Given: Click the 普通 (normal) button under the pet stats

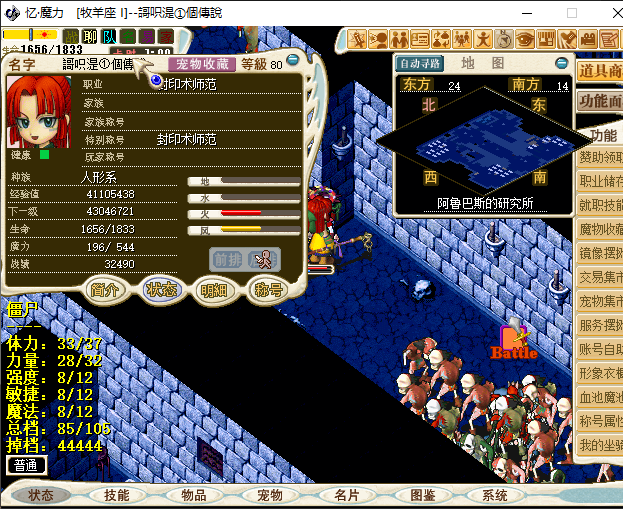Looking at the screenshot, I should [x=26, y=465].
